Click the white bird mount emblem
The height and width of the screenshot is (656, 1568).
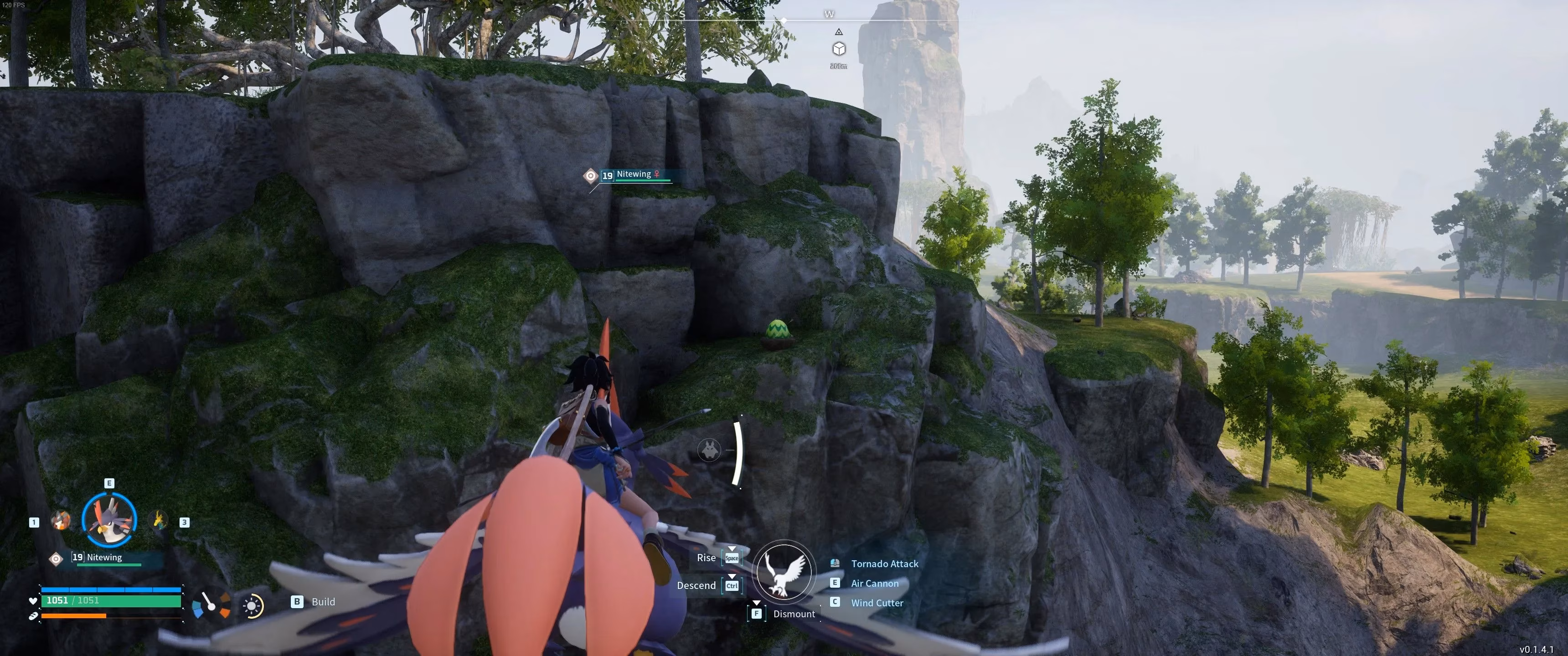point(784,571)
